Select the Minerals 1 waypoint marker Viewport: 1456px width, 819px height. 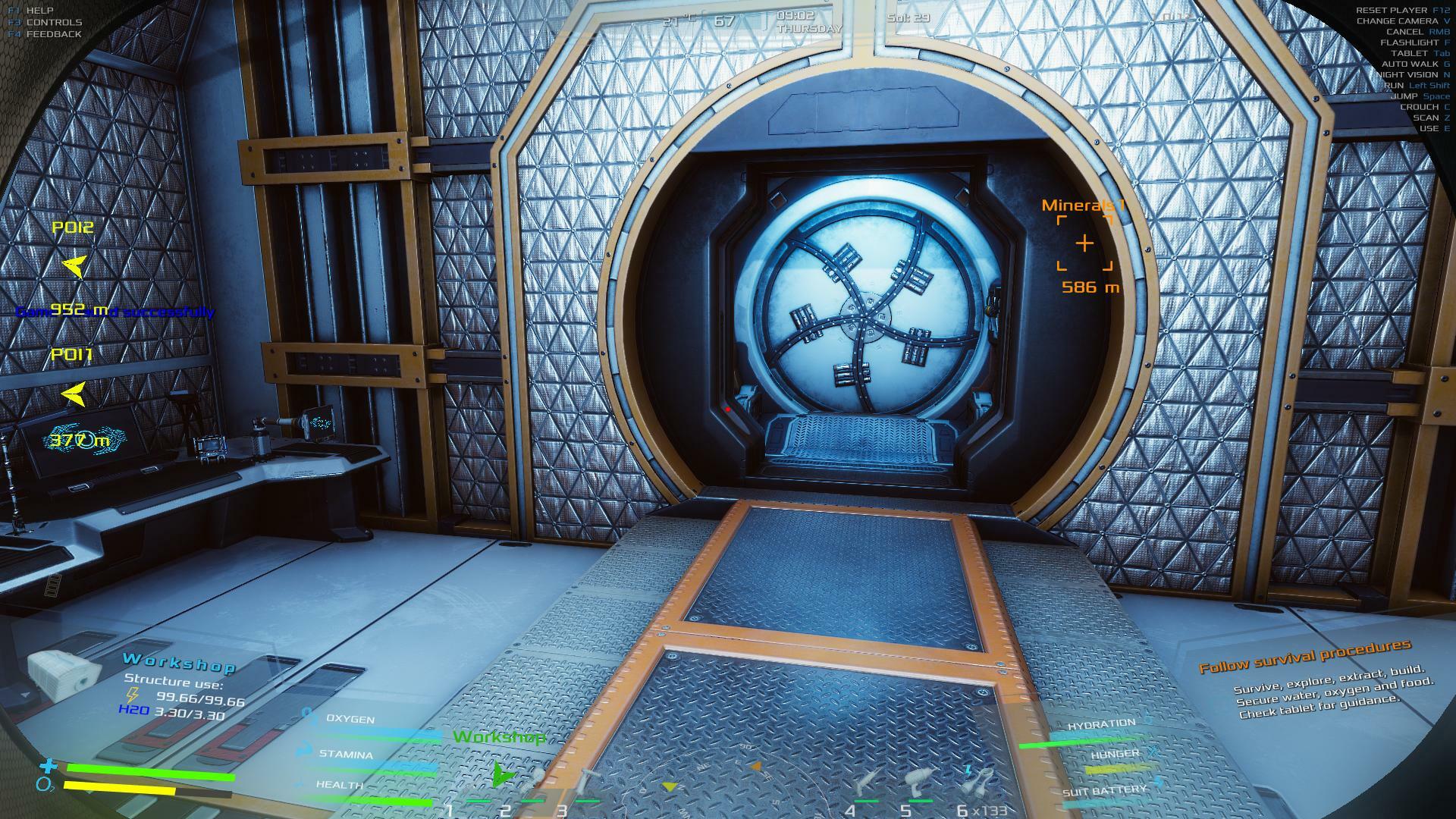[1085, 243]
